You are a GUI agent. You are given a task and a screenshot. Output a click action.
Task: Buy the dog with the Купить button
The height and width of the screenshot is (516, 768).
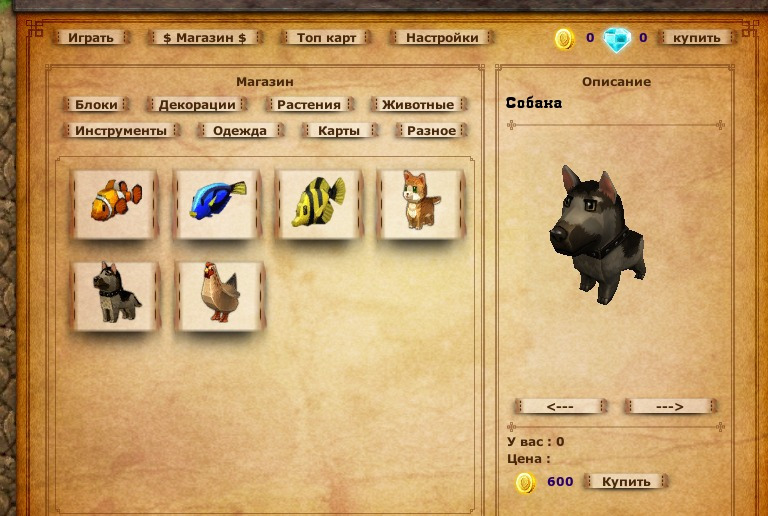point(626,481)
